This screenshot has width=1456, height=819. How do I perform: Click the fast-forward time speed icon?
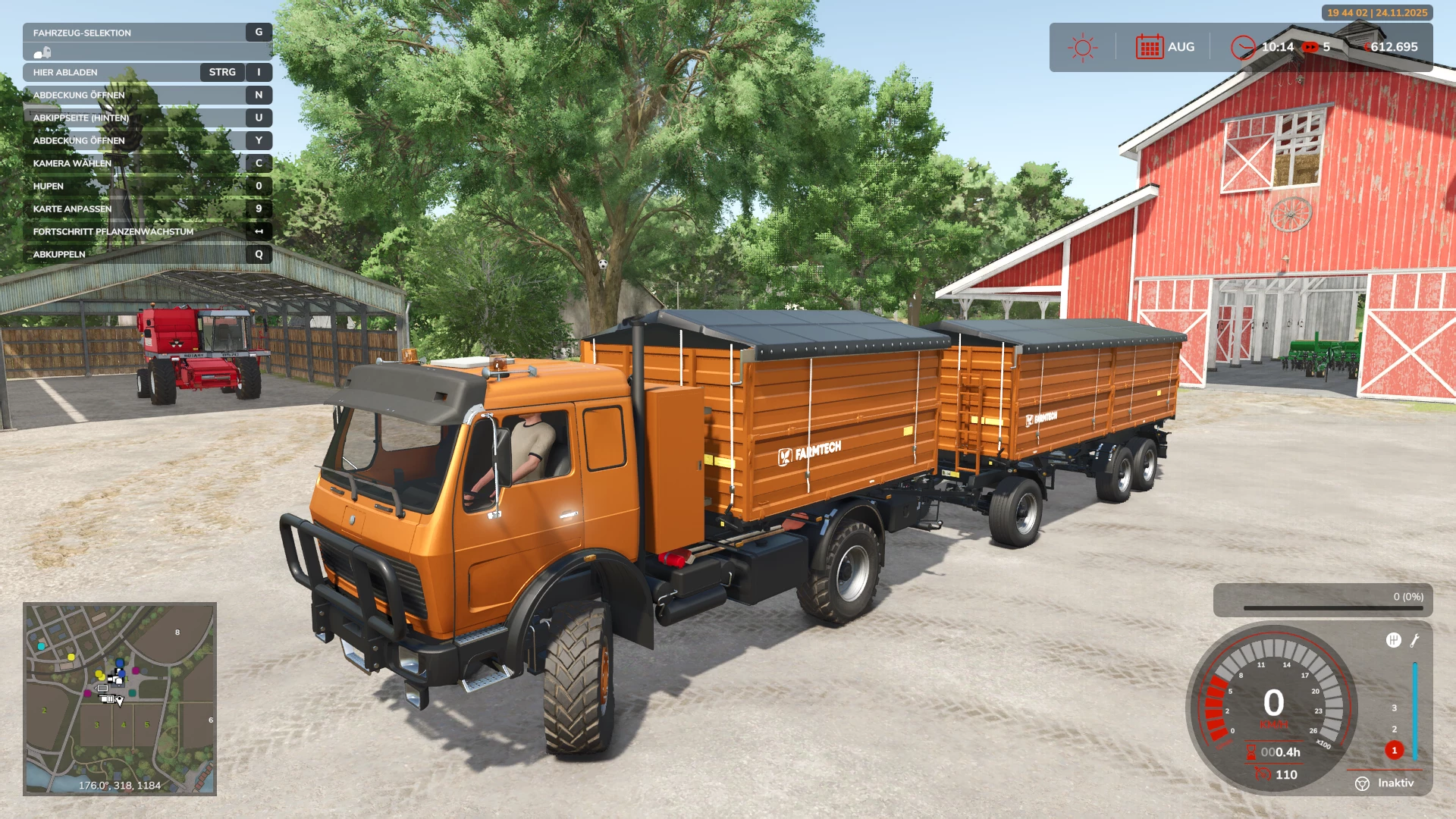coord(1310,47)
